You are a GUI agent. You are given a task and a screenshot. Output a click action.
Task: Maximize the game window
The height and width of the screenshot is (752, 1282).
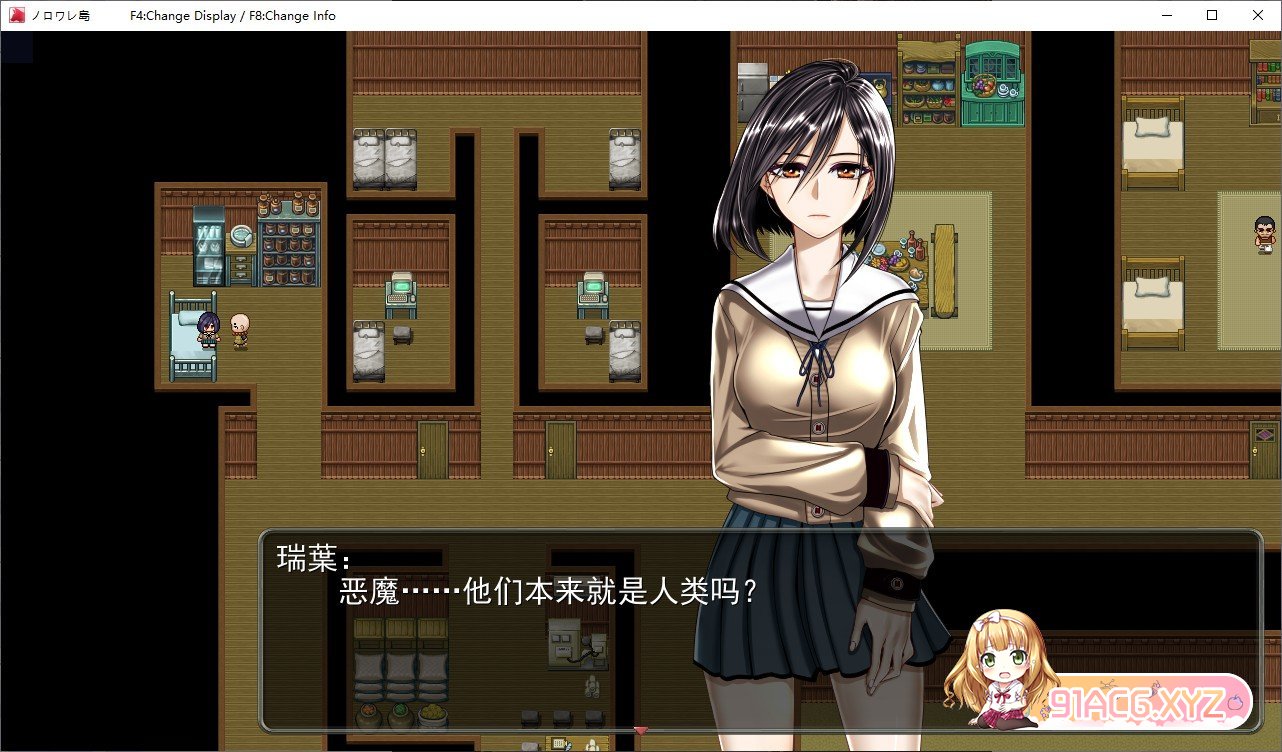pos(1212,15)
